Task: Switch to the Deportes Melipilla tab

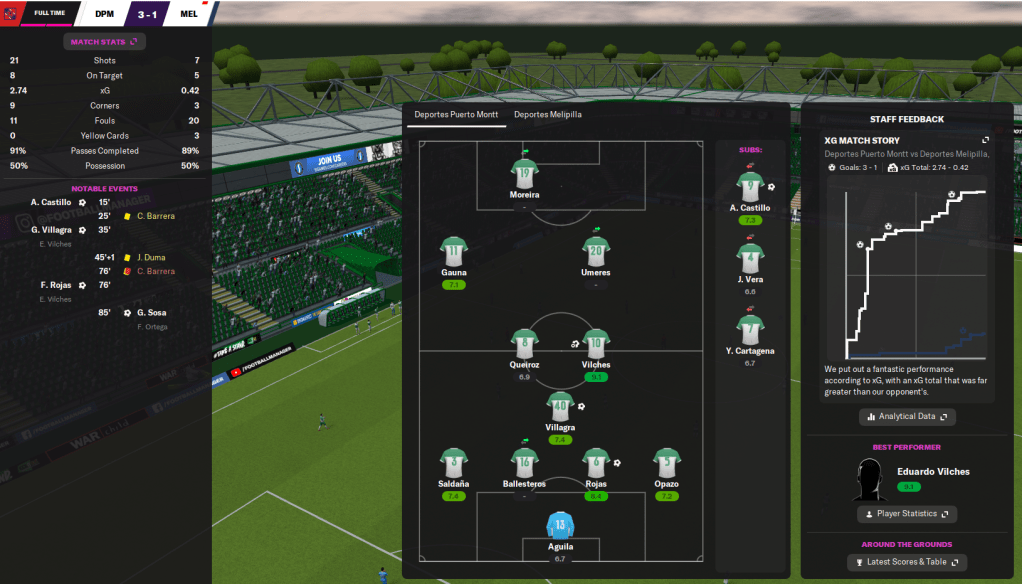Action: (547, 115)
